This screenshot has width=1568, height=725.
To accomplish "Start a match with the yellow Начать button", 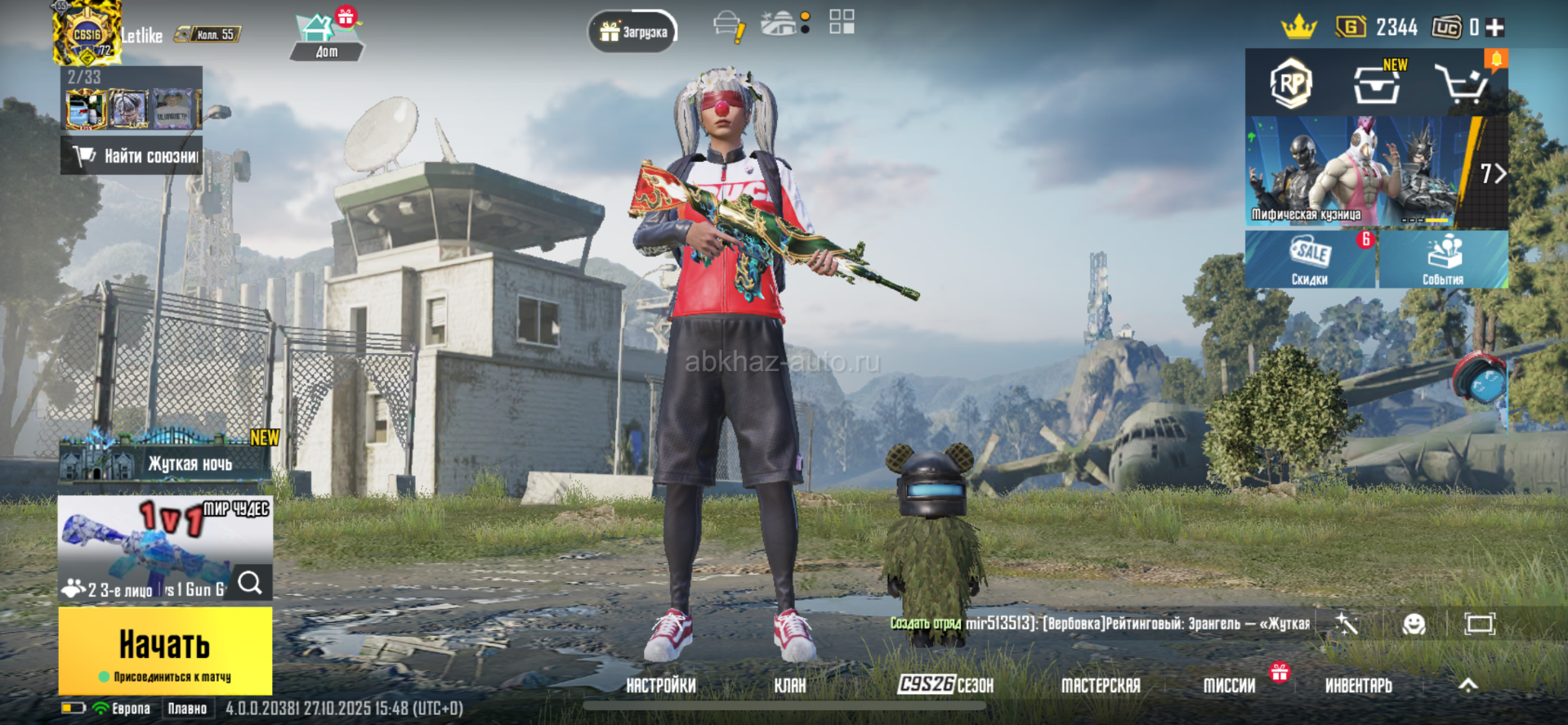I will click(165, 651).
